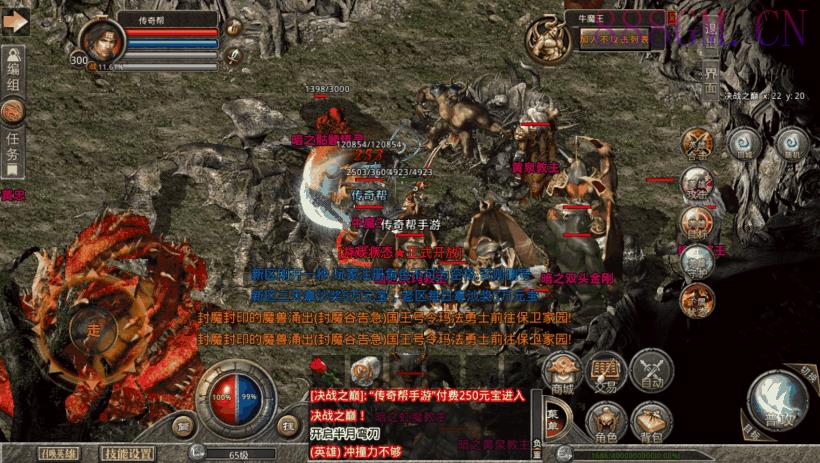This screenshot has width=820, height=463.
Task: Toggle 自动 auto-combat
Action: (652, 370)
